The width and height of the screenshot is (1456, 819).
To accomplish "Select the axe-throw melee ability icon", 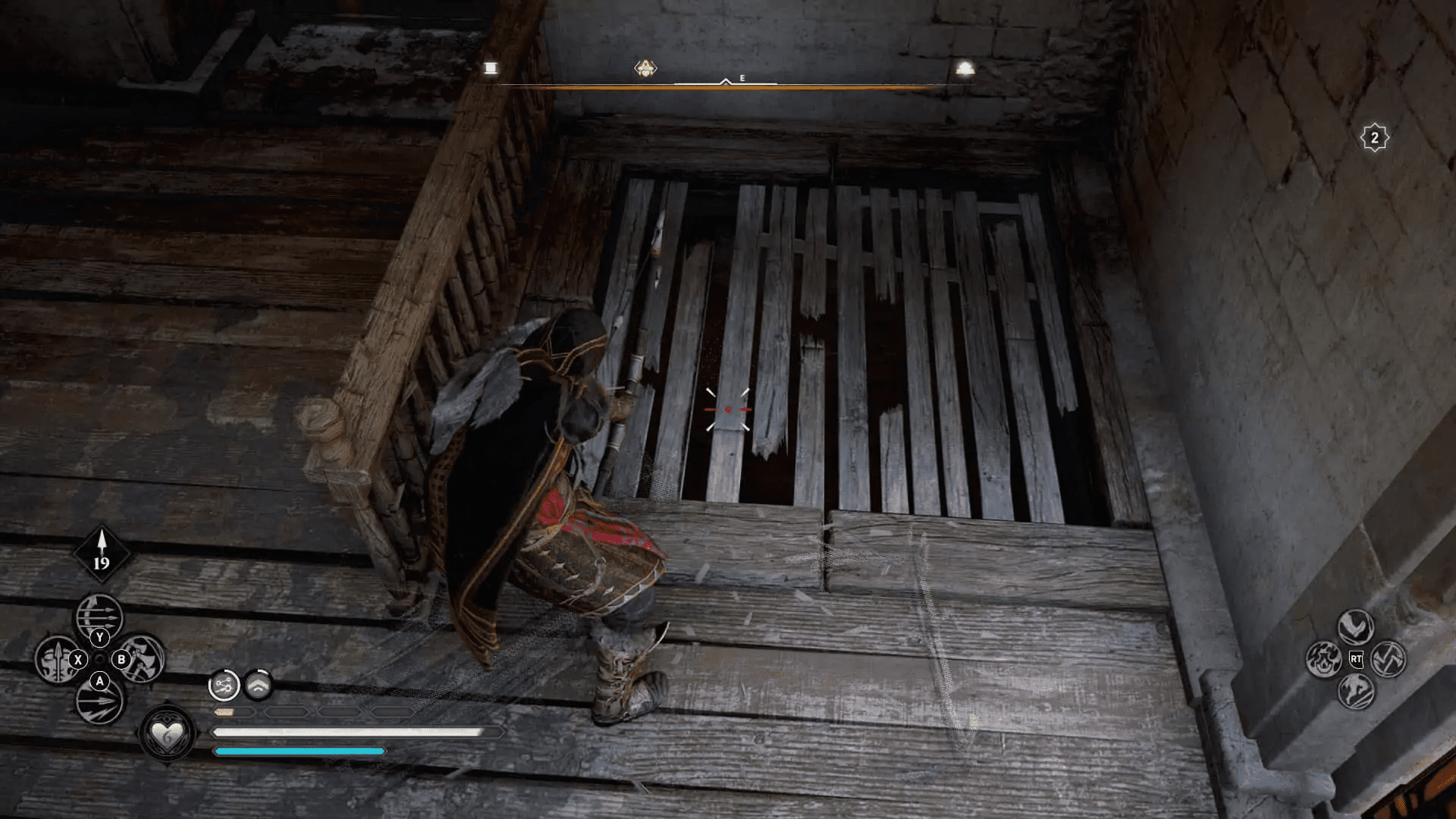I will tap(1389, 660).
